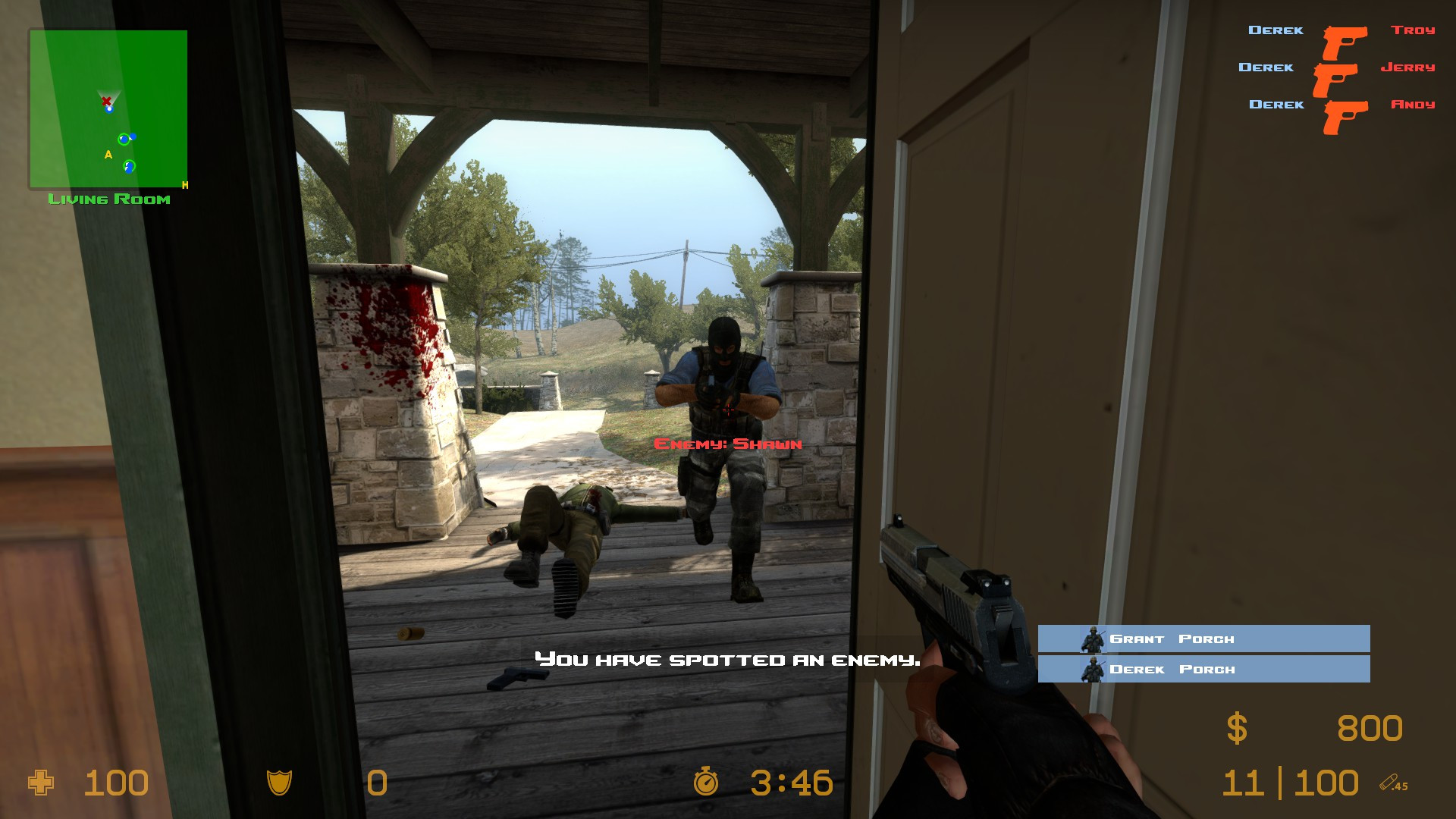Click the health cross icon

[39, 783]
